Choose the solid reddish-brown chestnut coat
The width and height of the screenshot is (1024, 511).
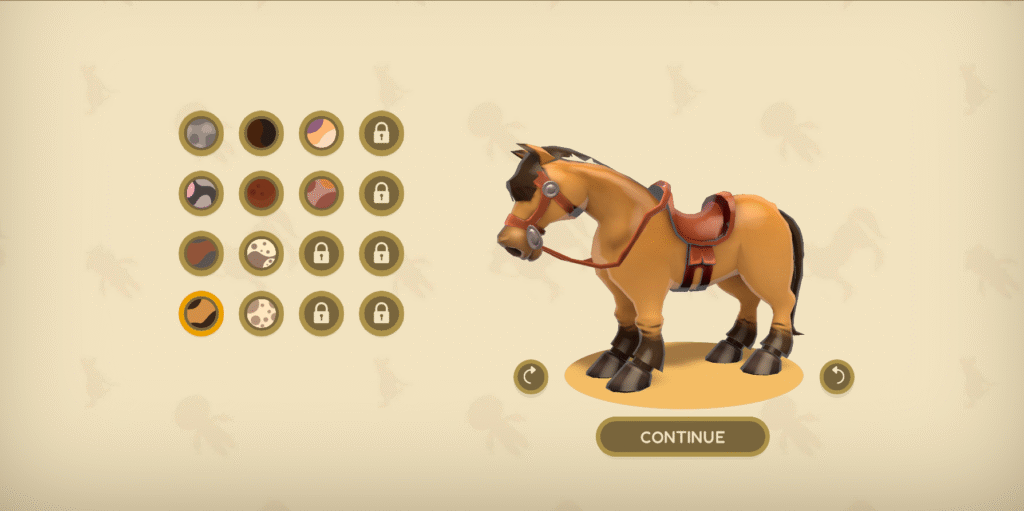click(x=261, y=193)
